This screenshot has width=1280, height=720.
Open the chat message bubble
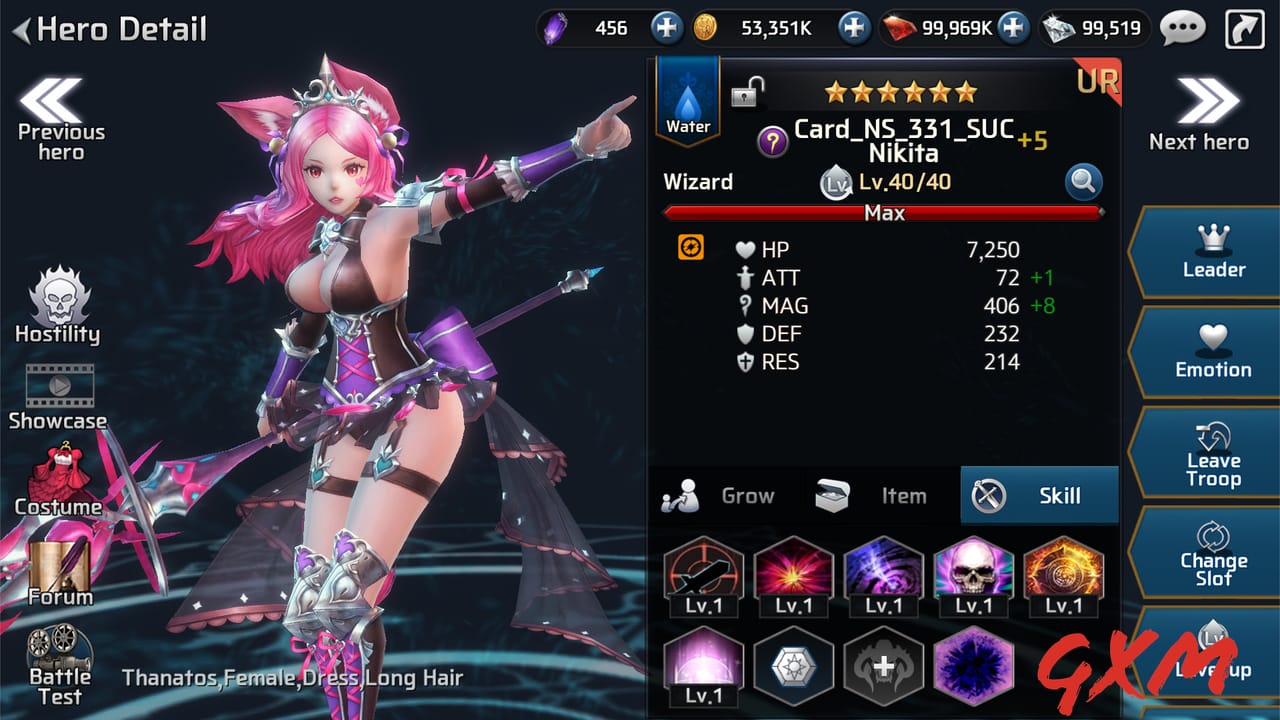pos(1183,28)
